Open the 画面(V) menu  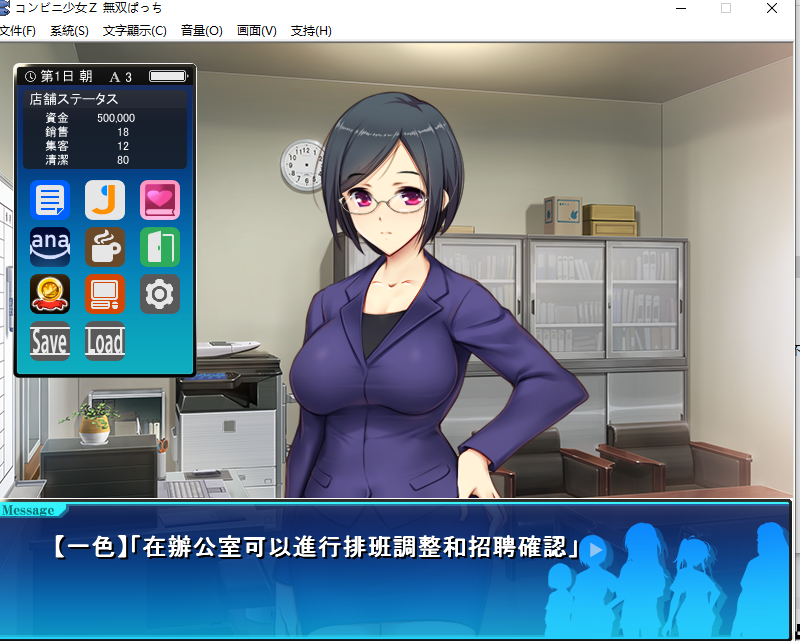[257, 31]
